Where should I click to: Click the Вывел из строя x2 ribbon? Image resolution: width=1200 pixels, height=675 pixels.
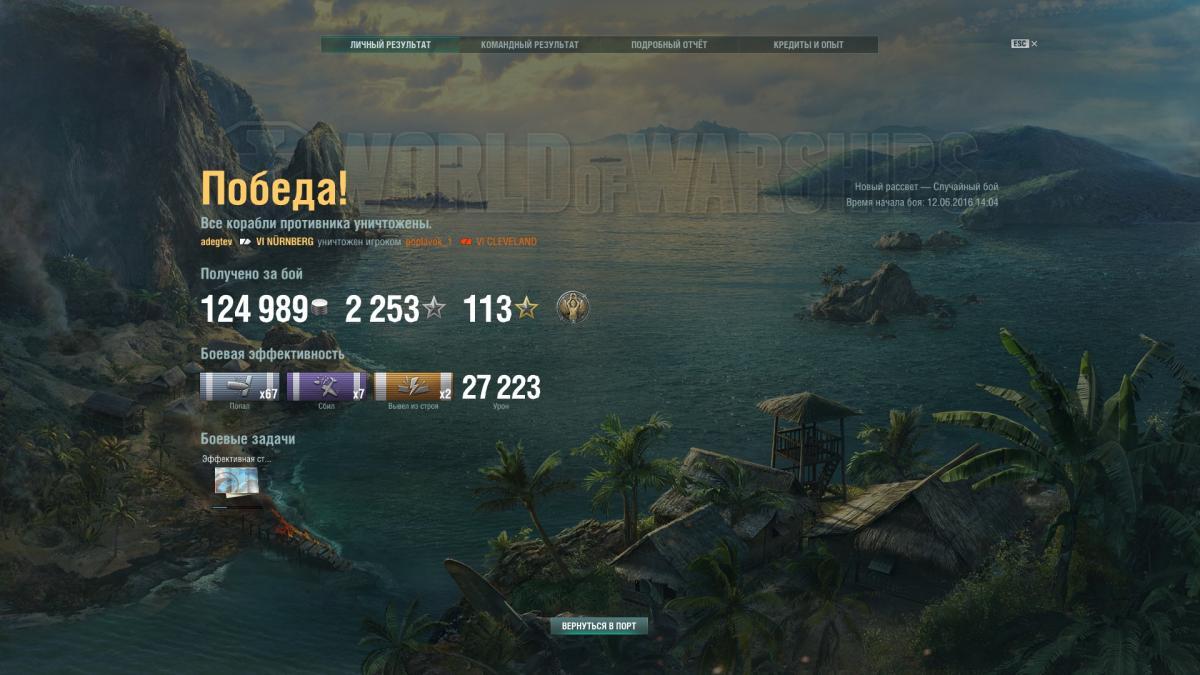click(413, 387)
